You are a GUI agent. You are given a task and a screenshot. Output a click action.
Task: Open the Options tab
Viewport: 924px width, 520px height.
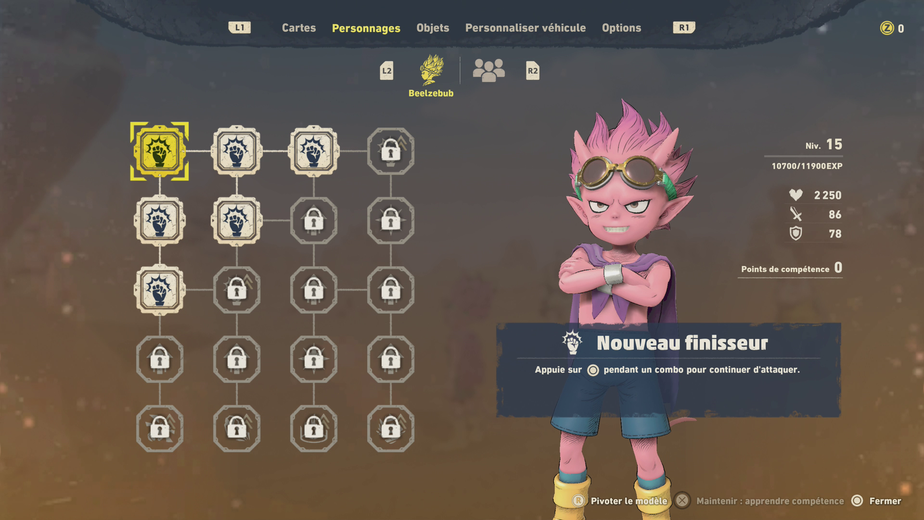click(x=621, y=28)
